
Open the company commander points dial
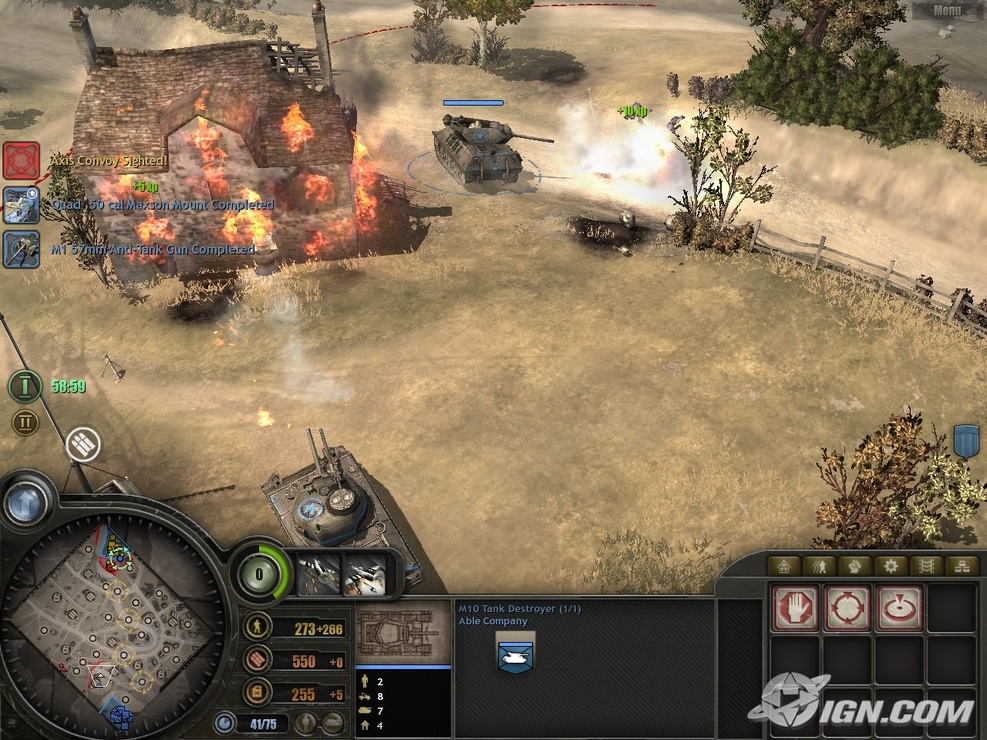(260, 575)
